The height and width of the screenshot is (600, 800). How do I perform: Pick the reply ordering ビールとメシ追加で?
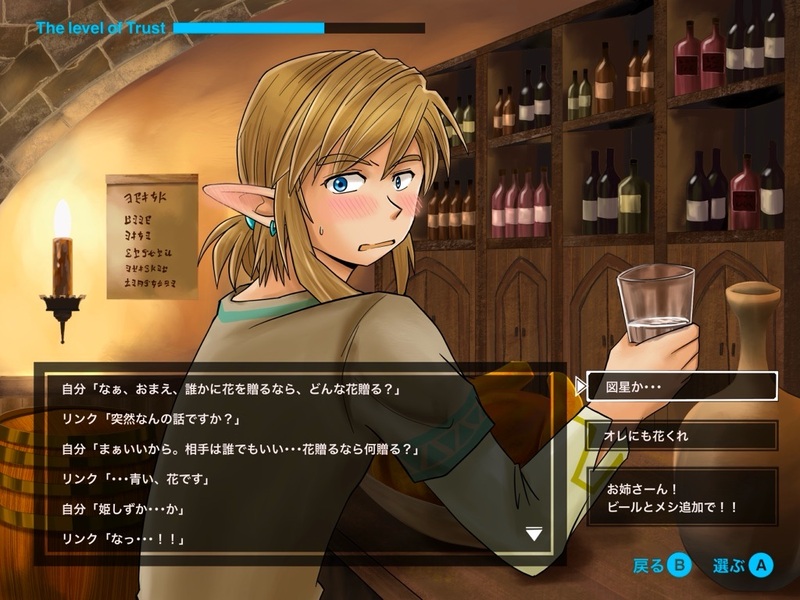coord(681,497)
